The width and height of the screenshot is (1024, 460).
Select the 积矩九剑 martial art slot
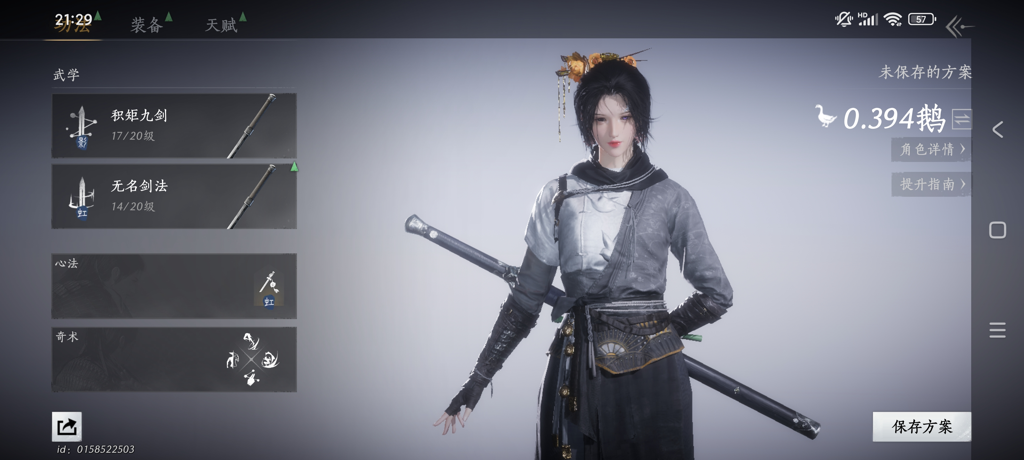tap(174, 126)
